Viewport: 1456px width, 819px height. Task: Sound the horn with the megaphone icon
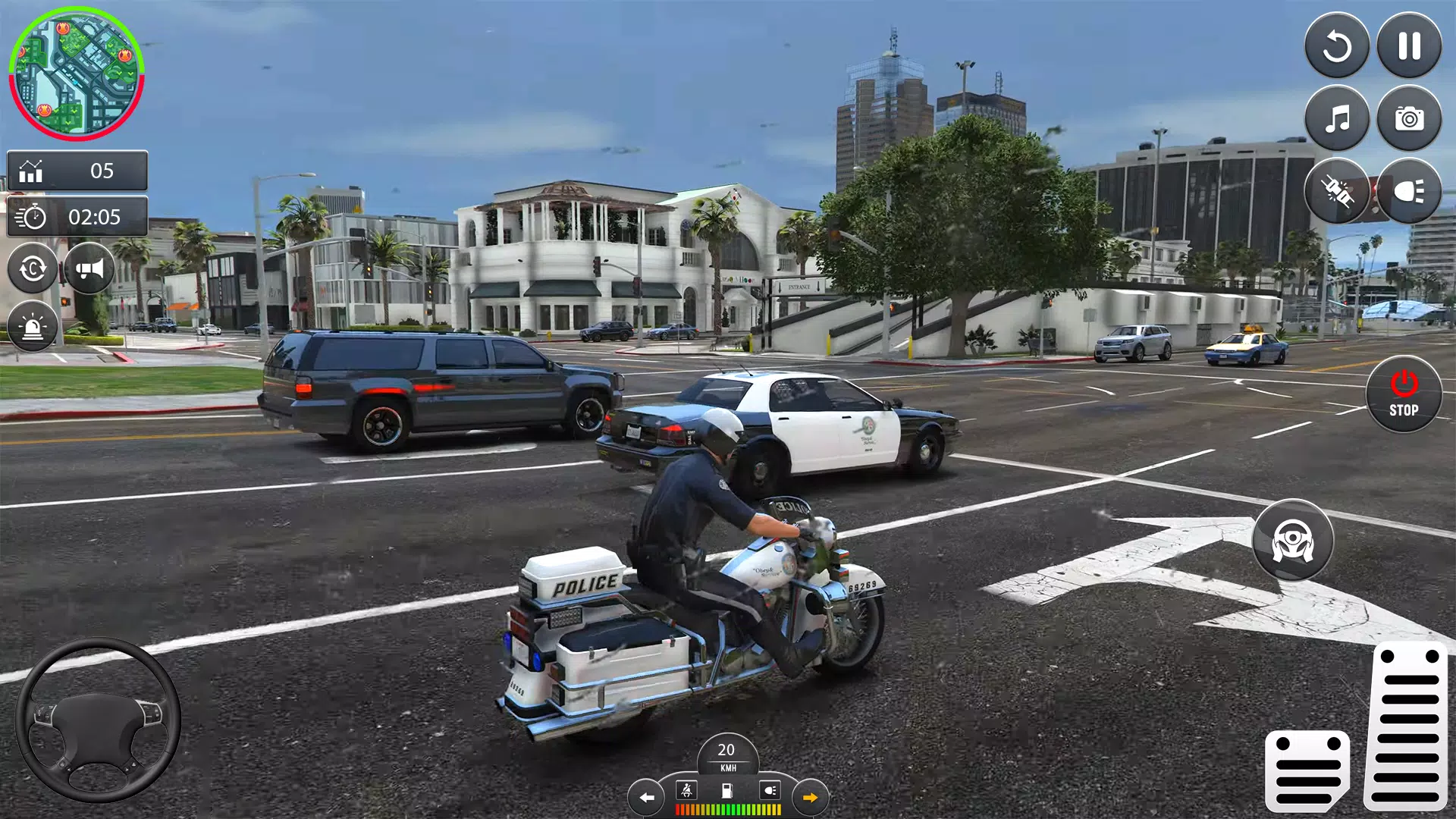pos(88,268)
